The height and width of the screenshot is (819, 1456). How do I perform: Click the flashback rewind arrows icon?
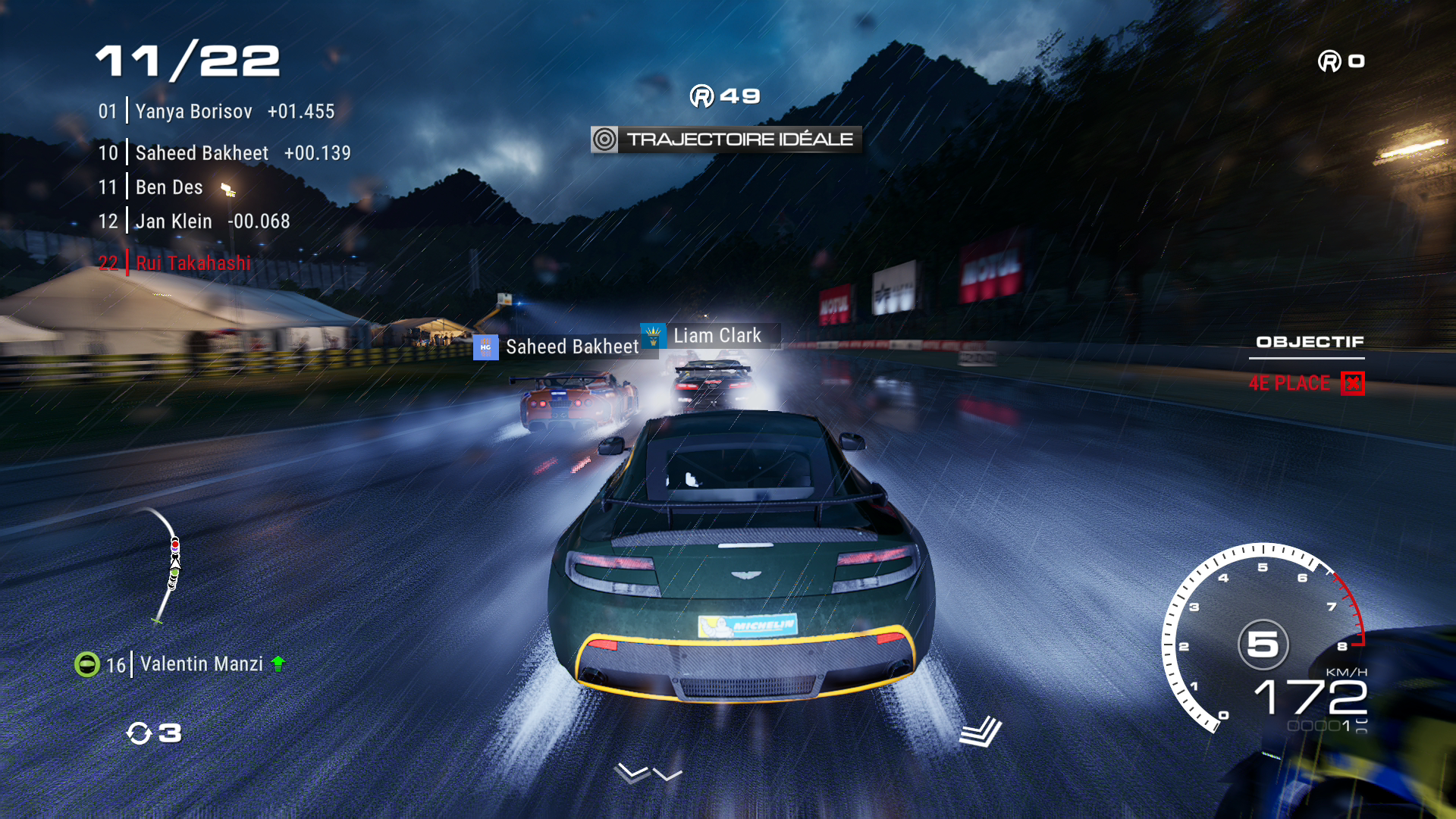(x=139, y=733)
